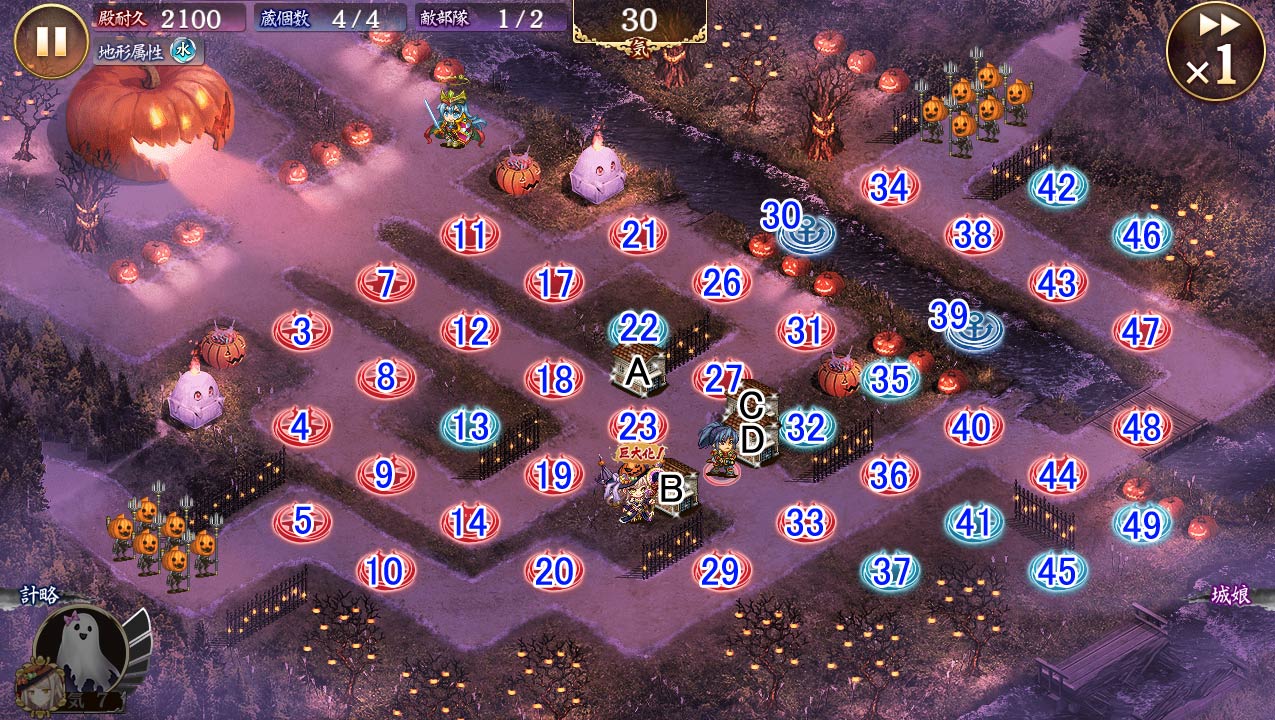1275x720 pixels.
Task: Click red placement tile 5
Action: (301, 521)
